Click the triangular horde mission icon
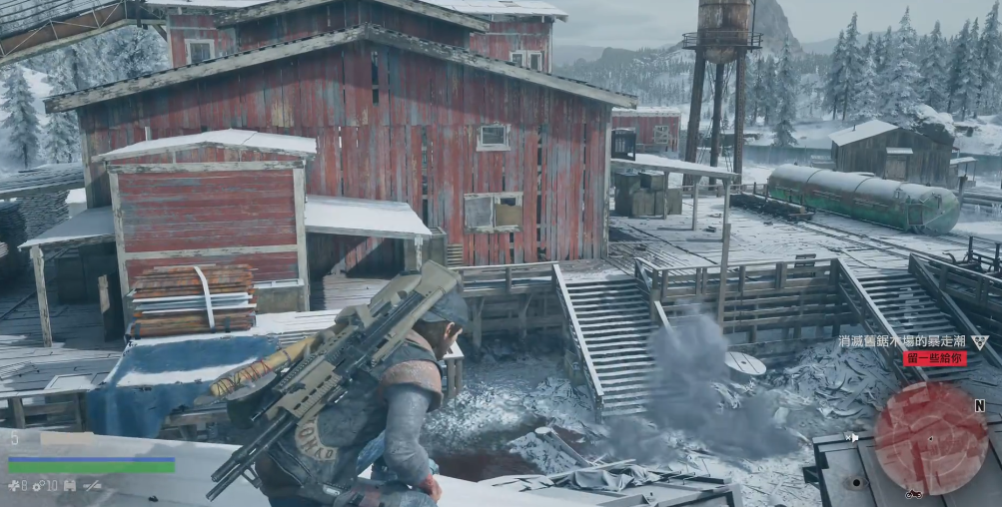 [x=980, y=342]
